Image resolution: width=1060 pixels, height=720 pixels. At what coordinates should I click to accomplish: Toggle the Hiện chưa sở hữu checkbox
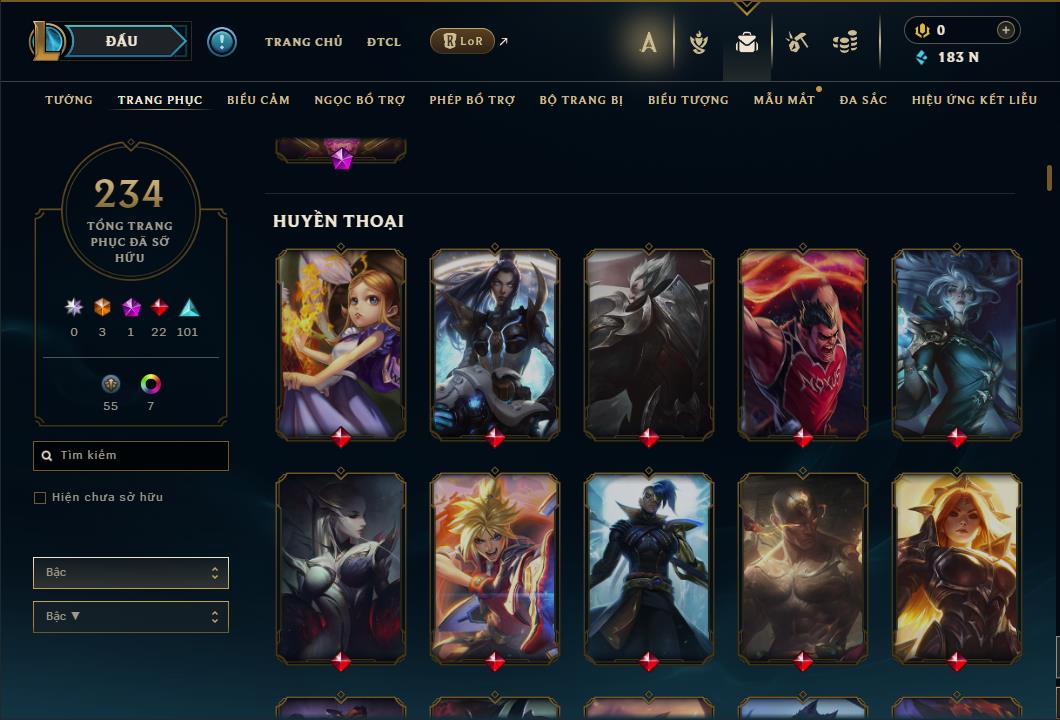point(40,498)
